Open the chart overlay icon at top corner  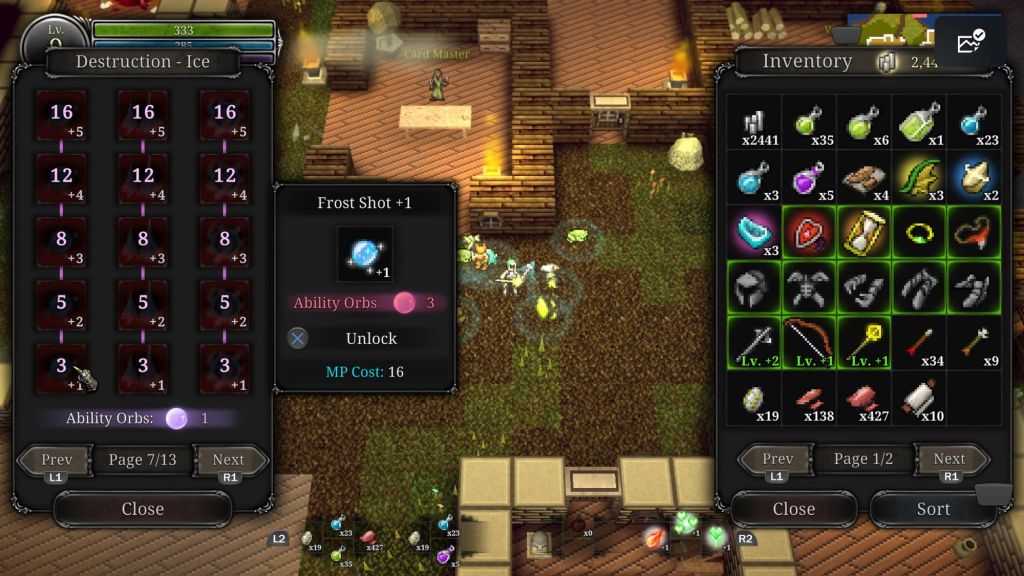point(970,42)
